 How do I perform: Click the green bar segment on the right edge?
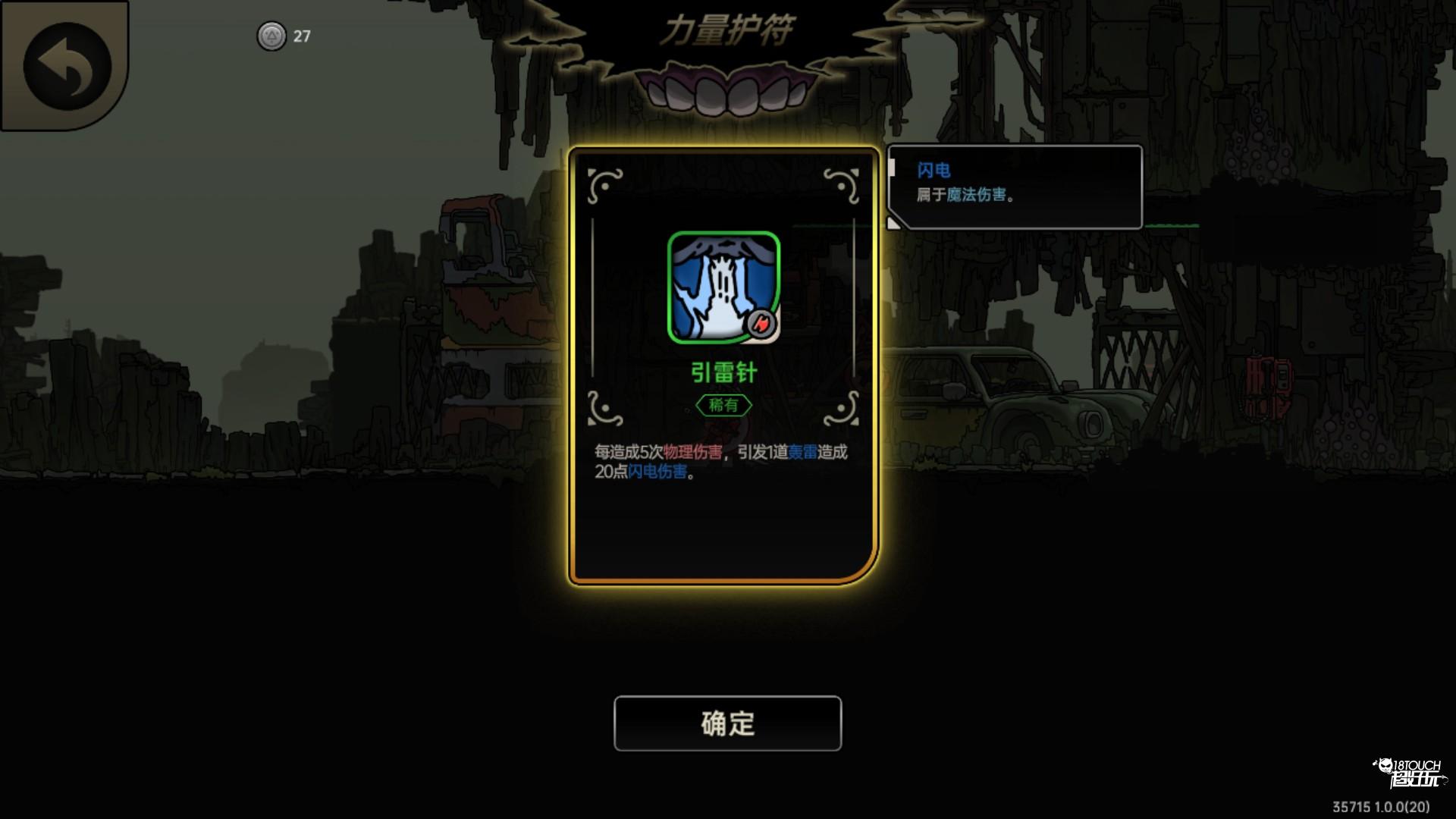tap(1172, 225)
